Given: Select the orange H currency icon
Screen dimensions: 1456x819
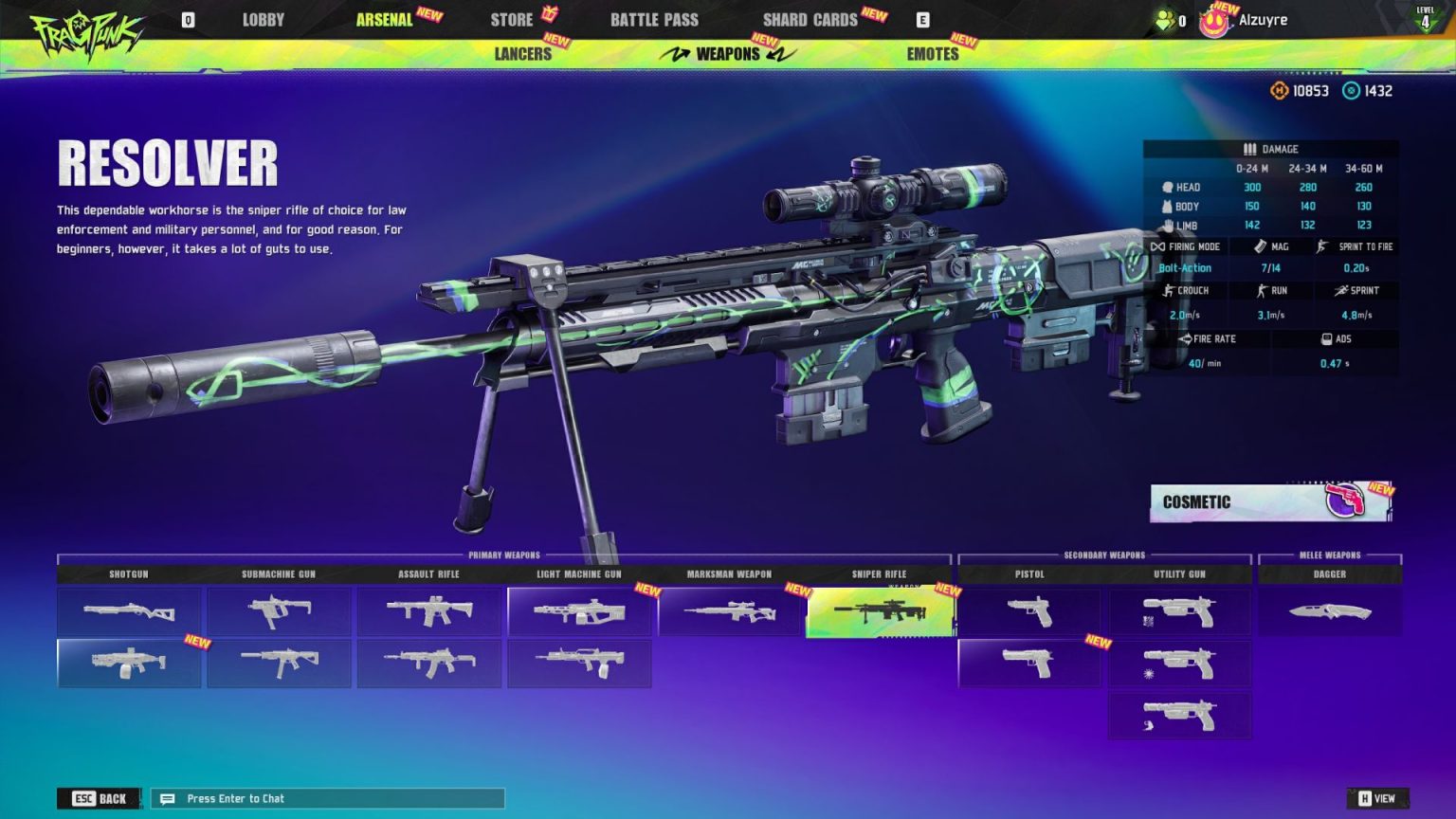Looking at the screenshot, I should point(1279,91).
